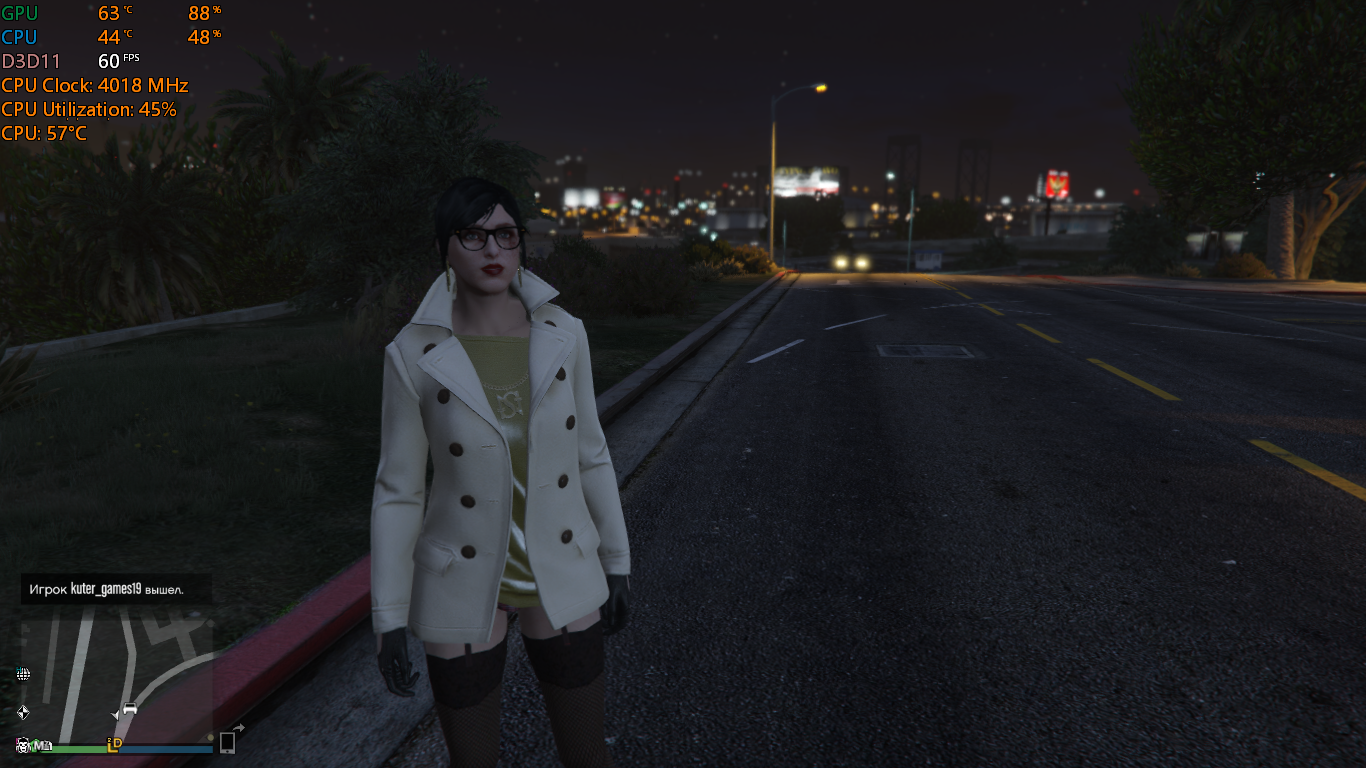Select the white car blip on minimap

click(x=130, y=709)
